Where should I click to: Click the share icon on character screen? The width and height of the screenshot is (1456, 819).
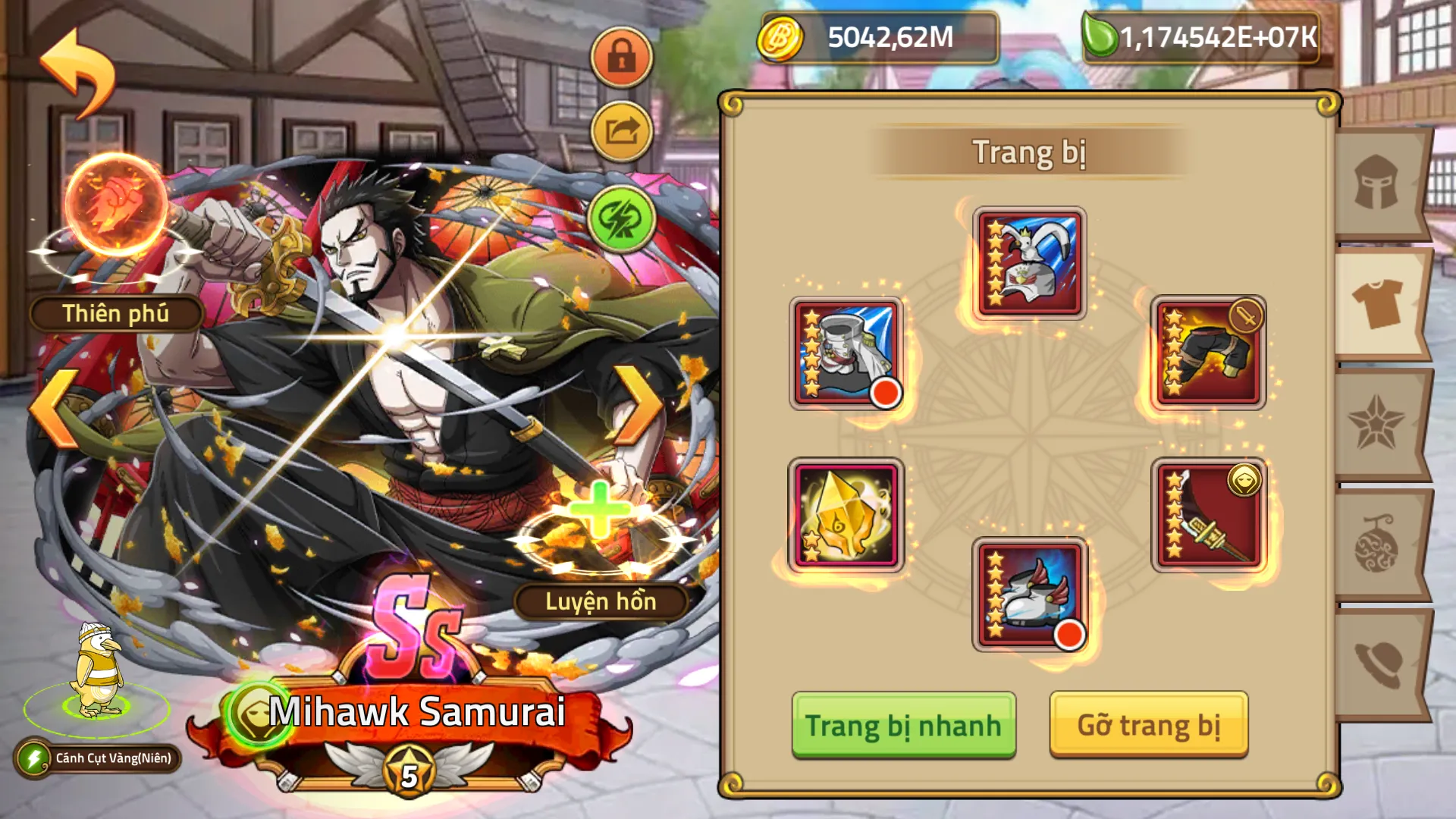pyautogui.click(x=621, y=129)
